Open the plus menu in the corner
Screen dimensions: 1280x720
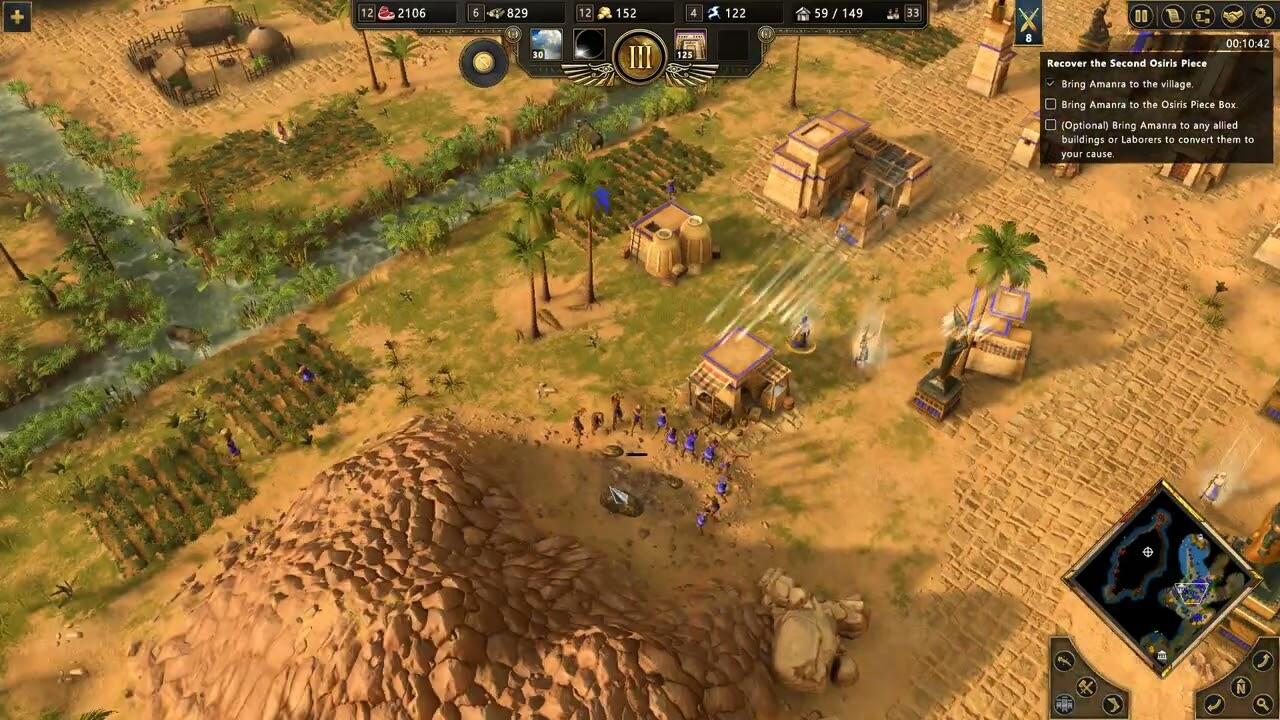click(x=16, y=15)
